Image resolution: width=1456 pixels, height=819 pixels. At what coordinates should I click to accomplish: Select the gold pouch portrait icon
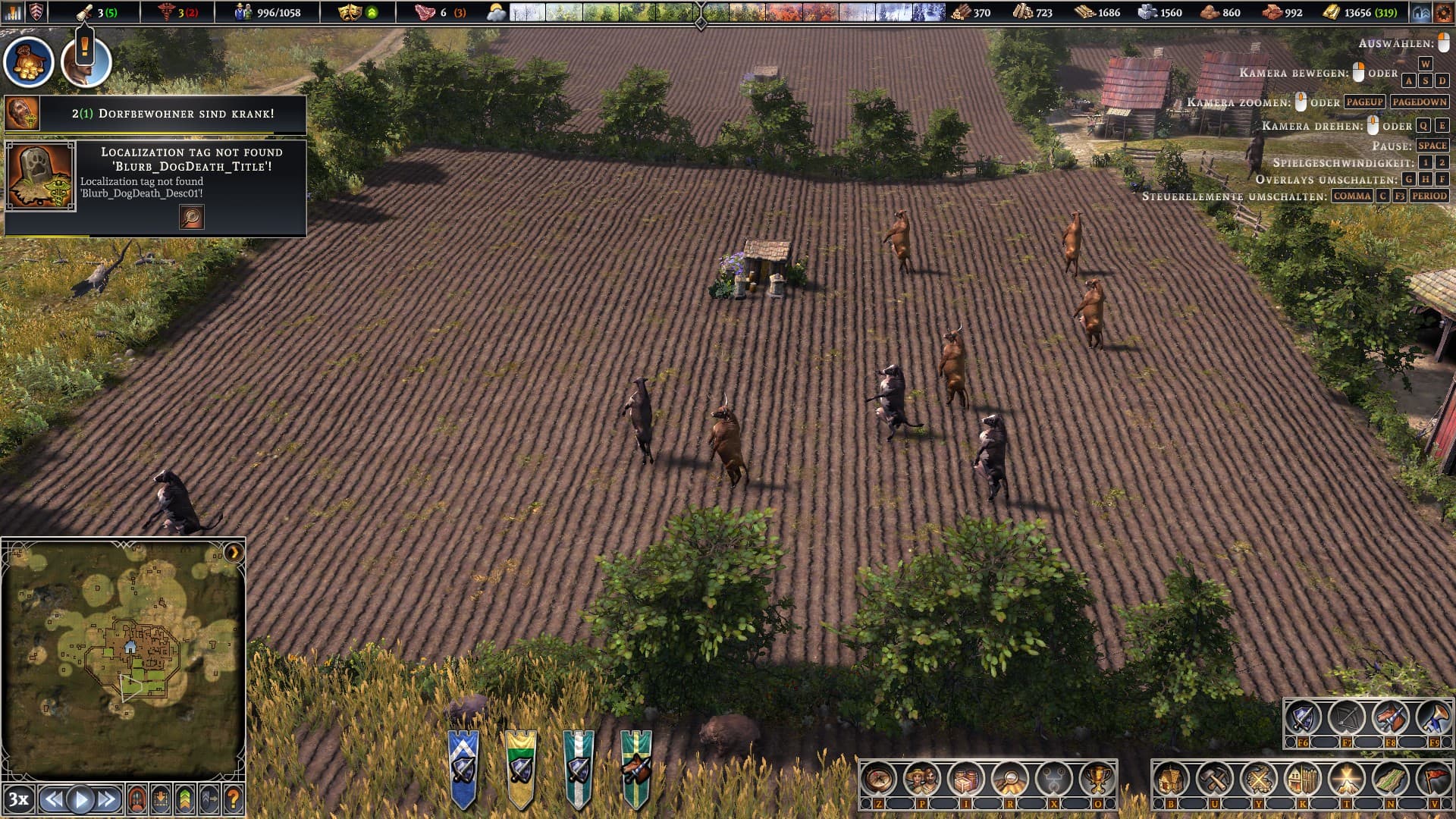(x=30, y=62)
